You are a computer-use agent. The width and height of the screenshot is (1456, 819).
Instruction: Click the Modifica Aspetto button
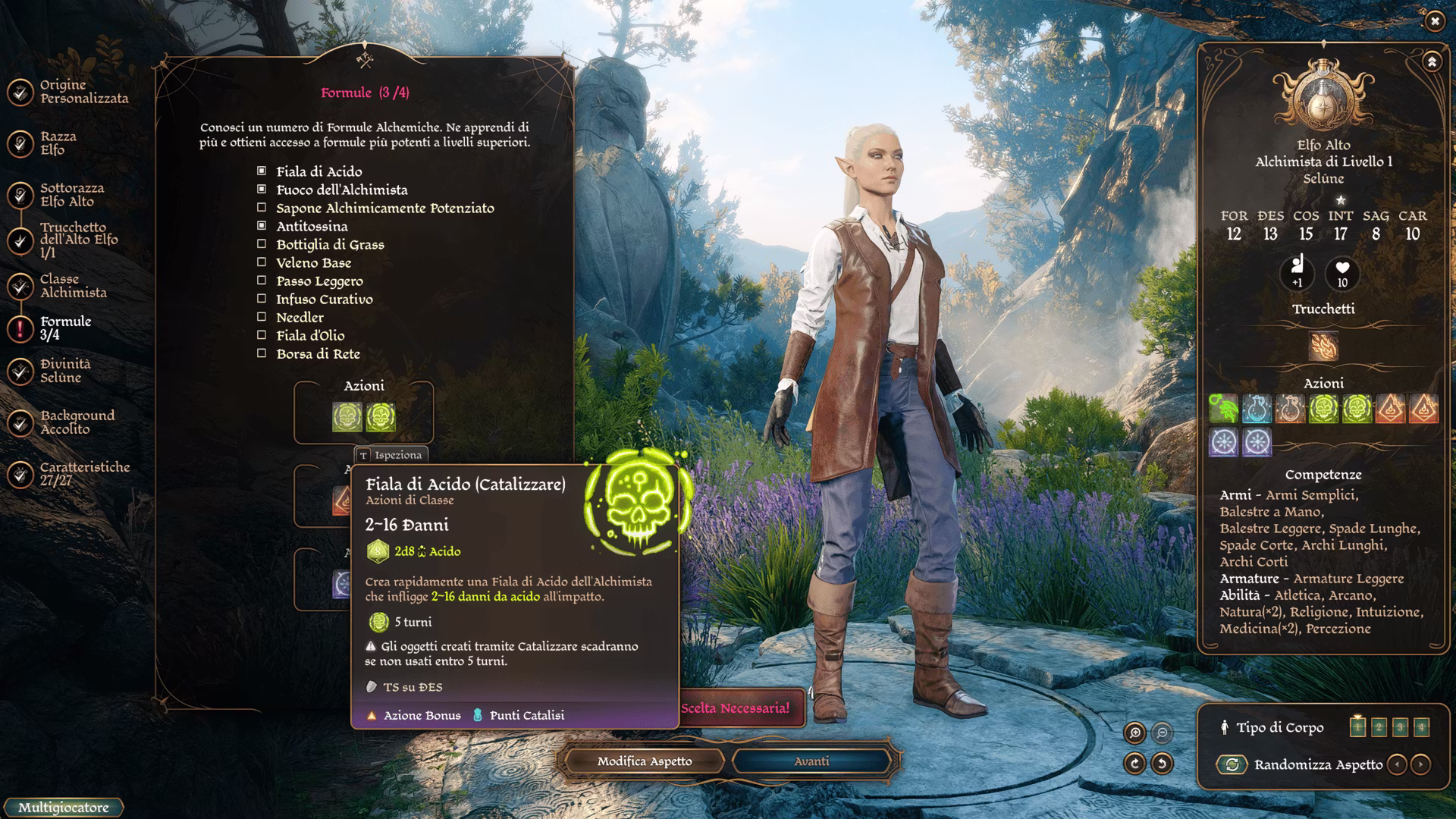[x=644, y=761]
